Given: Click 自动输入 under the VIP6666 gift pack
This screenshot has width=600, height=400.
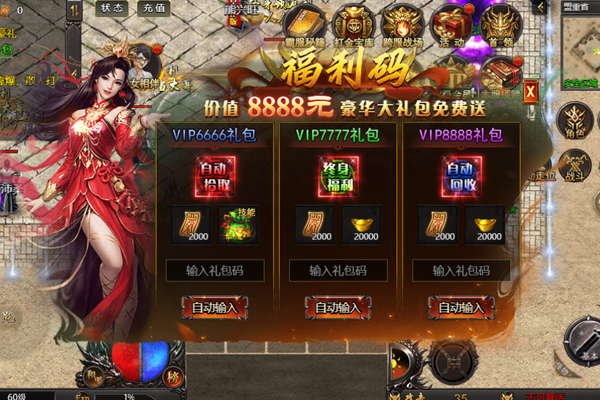Looking at the screenshot, I should coord(212,308).
